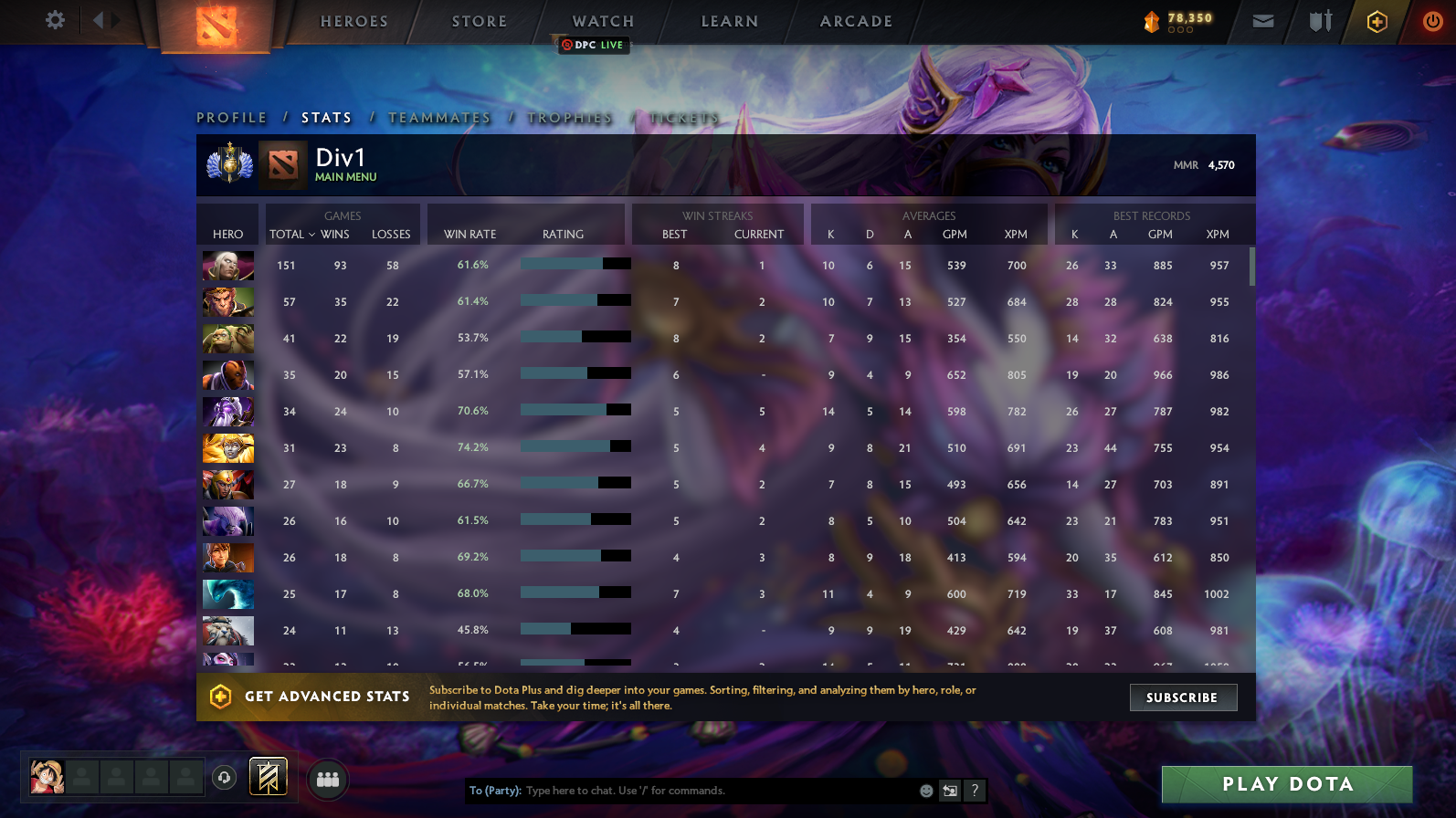Open the friends list icon on the bottom bar

pyautogui.click(x=327, y=780)
